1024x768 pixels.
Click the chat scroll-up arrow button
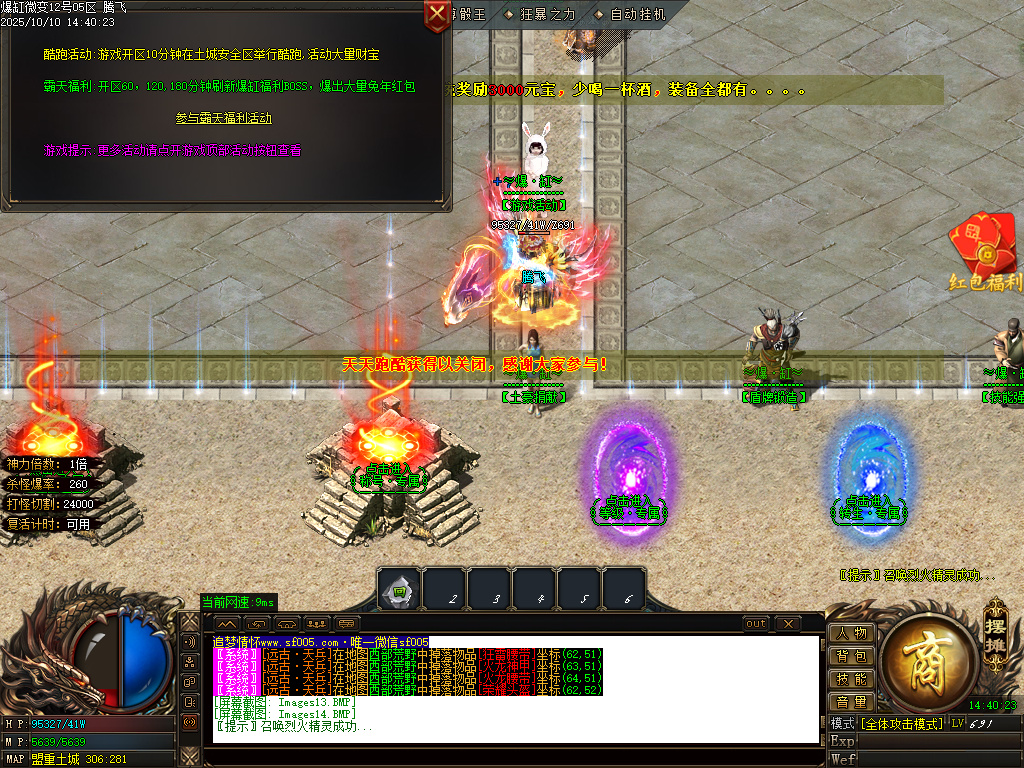click(227, 624)
